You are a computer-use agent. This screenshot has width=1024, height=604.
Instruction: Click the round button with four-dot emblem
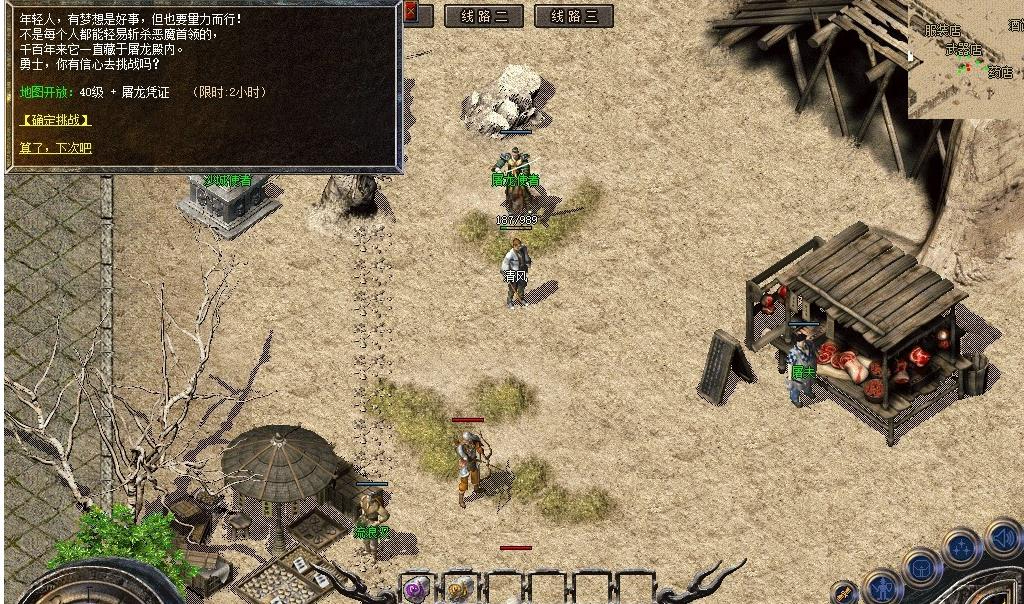[961, 548]
